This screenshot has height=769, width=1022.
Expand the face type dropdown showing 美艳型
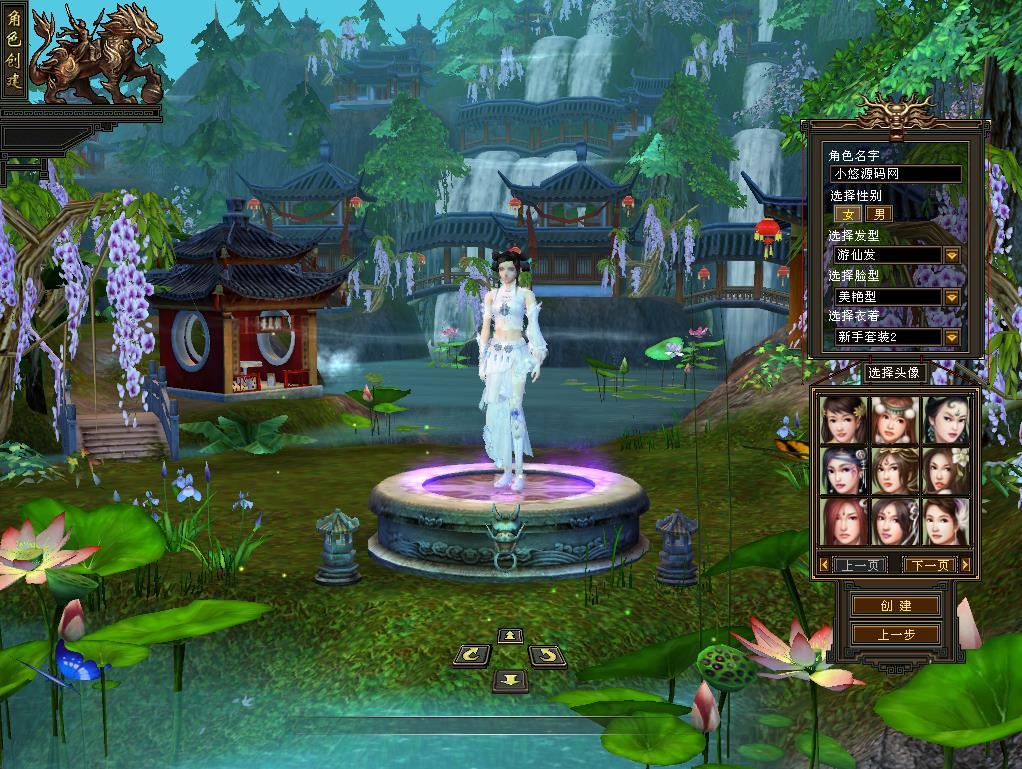pyautogui.click(x=952, y=297)
